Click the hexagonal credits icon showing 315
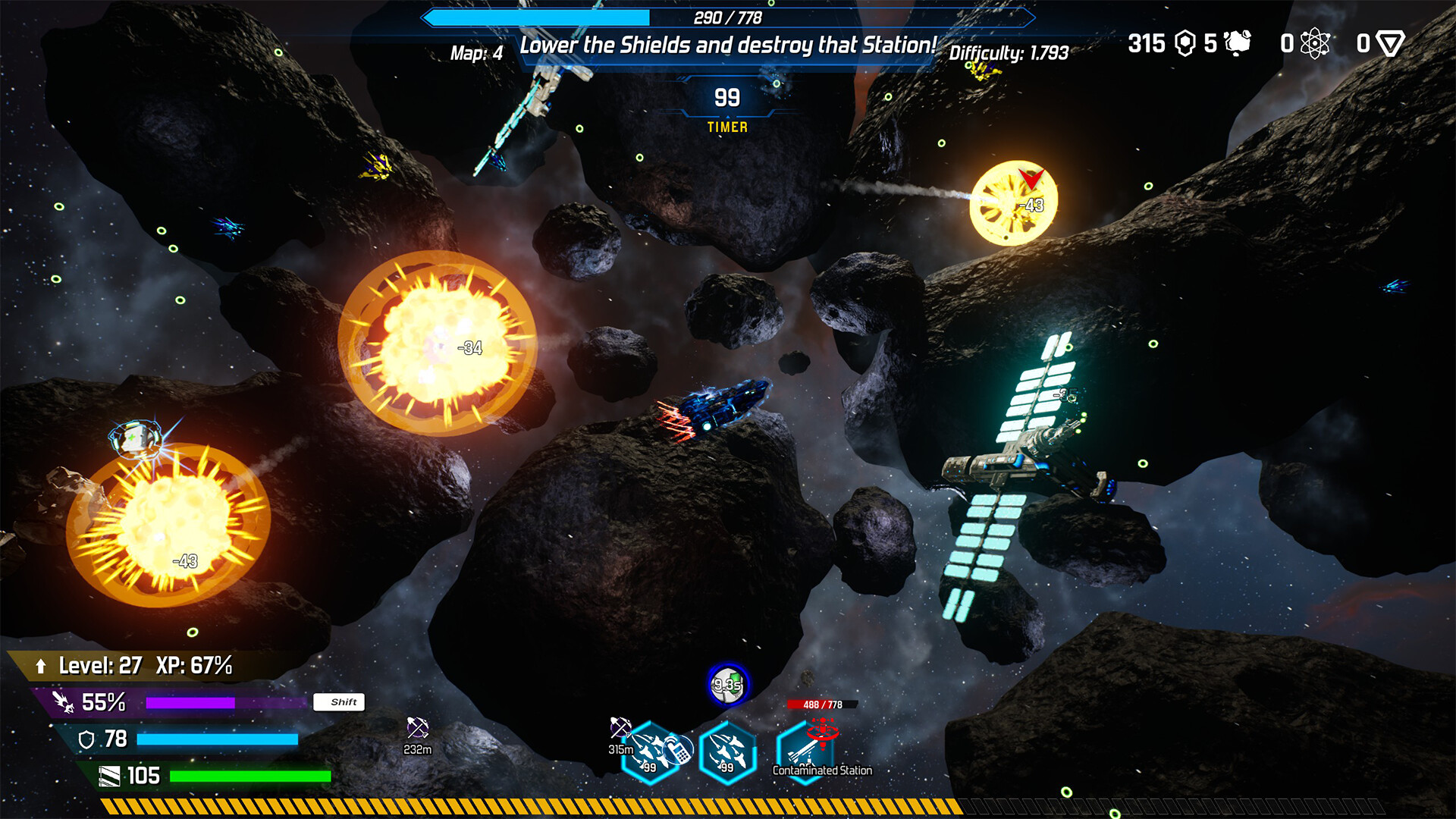 [1184, 44]
